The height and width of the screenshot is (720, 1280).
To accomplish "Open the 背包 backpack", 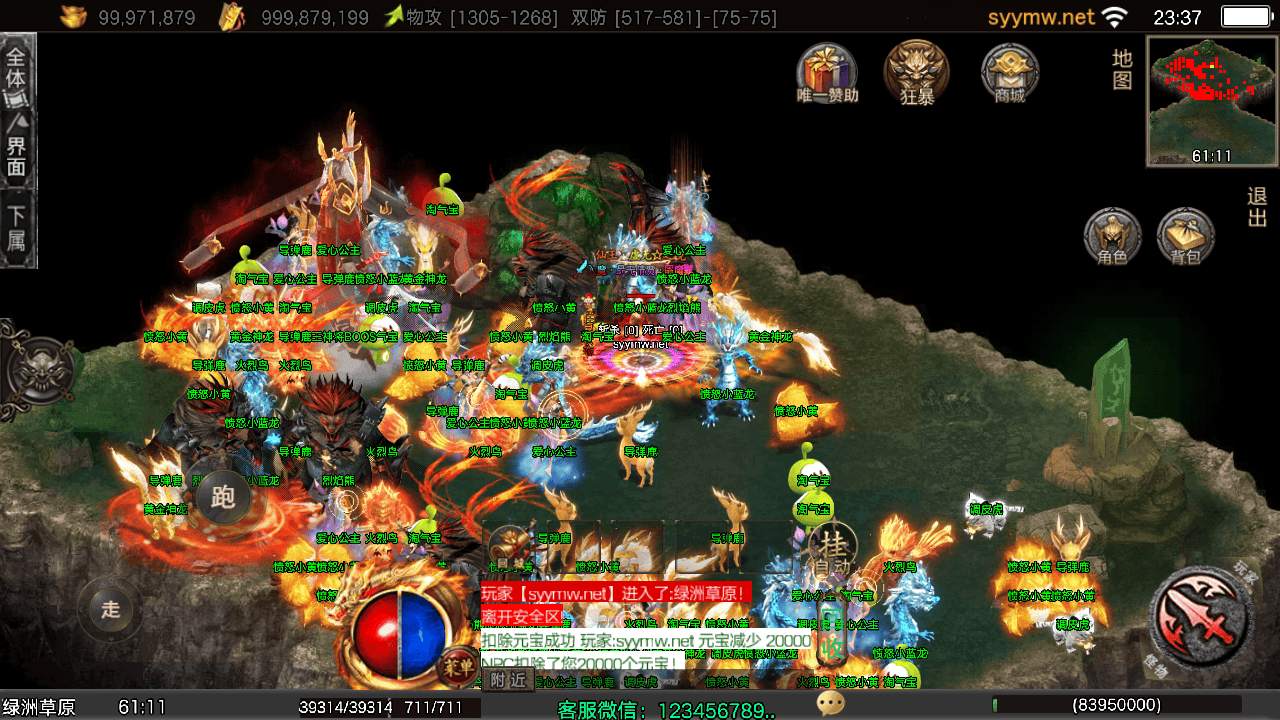I will pos(1186,237).
